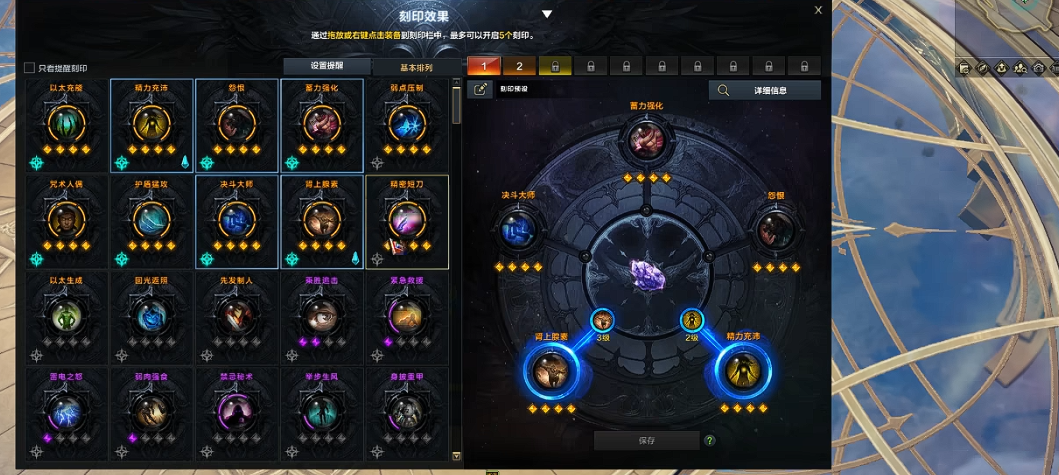Screen dimensions: 1059x475
Task: Pick the 紧急救援 engraving tile
Action: tap(408, 317)
